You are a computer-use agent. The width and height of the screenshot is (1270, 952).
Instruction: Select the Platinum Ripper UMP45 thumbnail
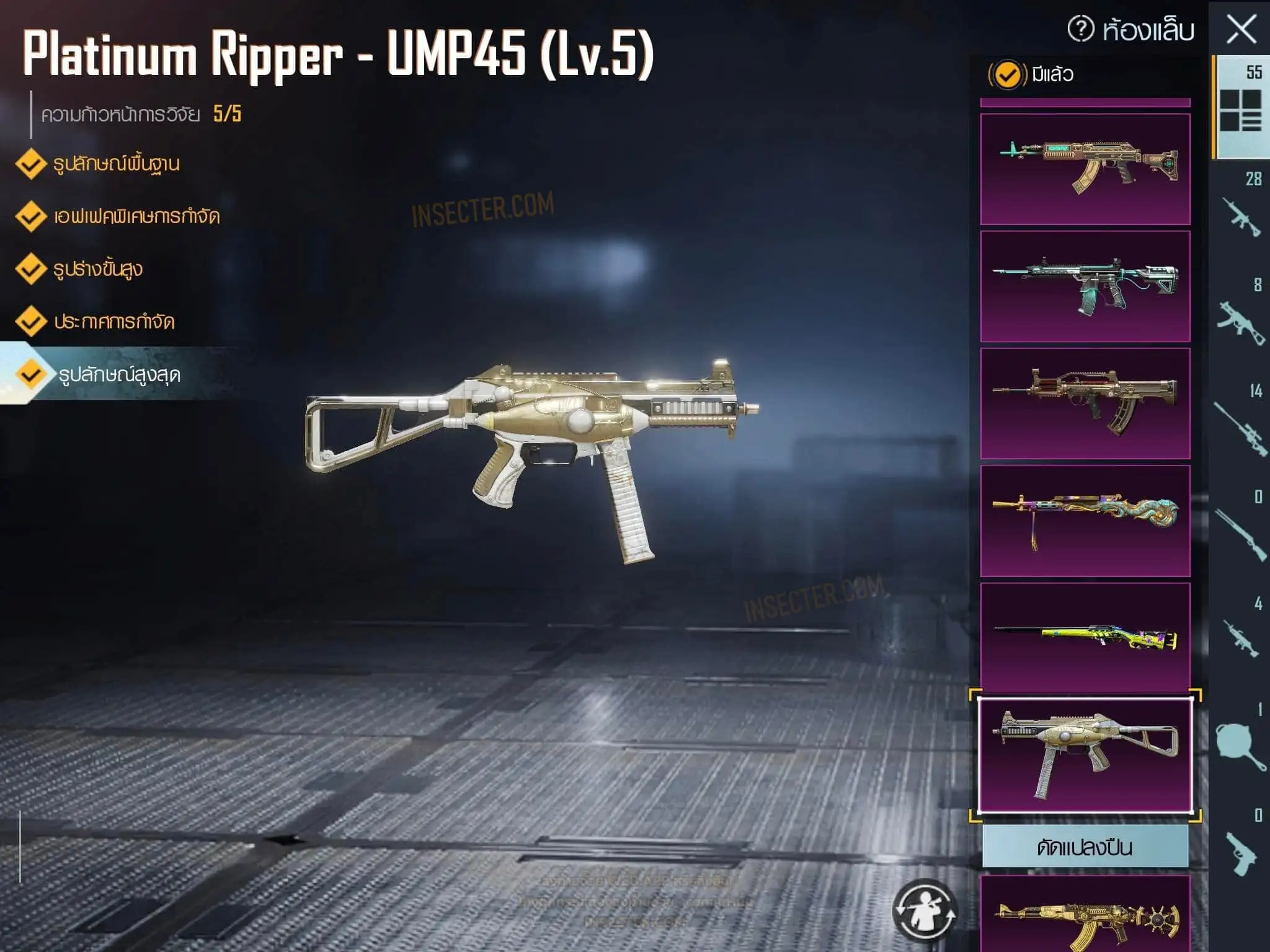click(1085, 756)
